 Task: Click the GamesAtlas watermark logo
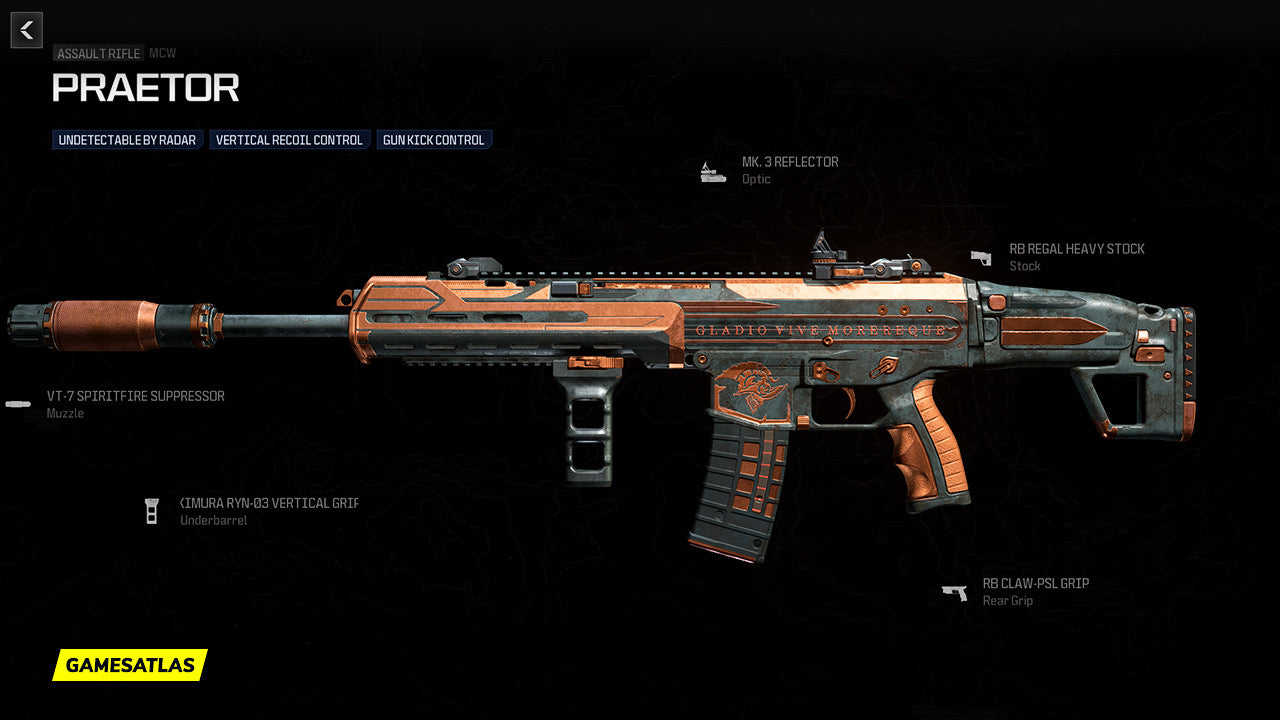130,665
